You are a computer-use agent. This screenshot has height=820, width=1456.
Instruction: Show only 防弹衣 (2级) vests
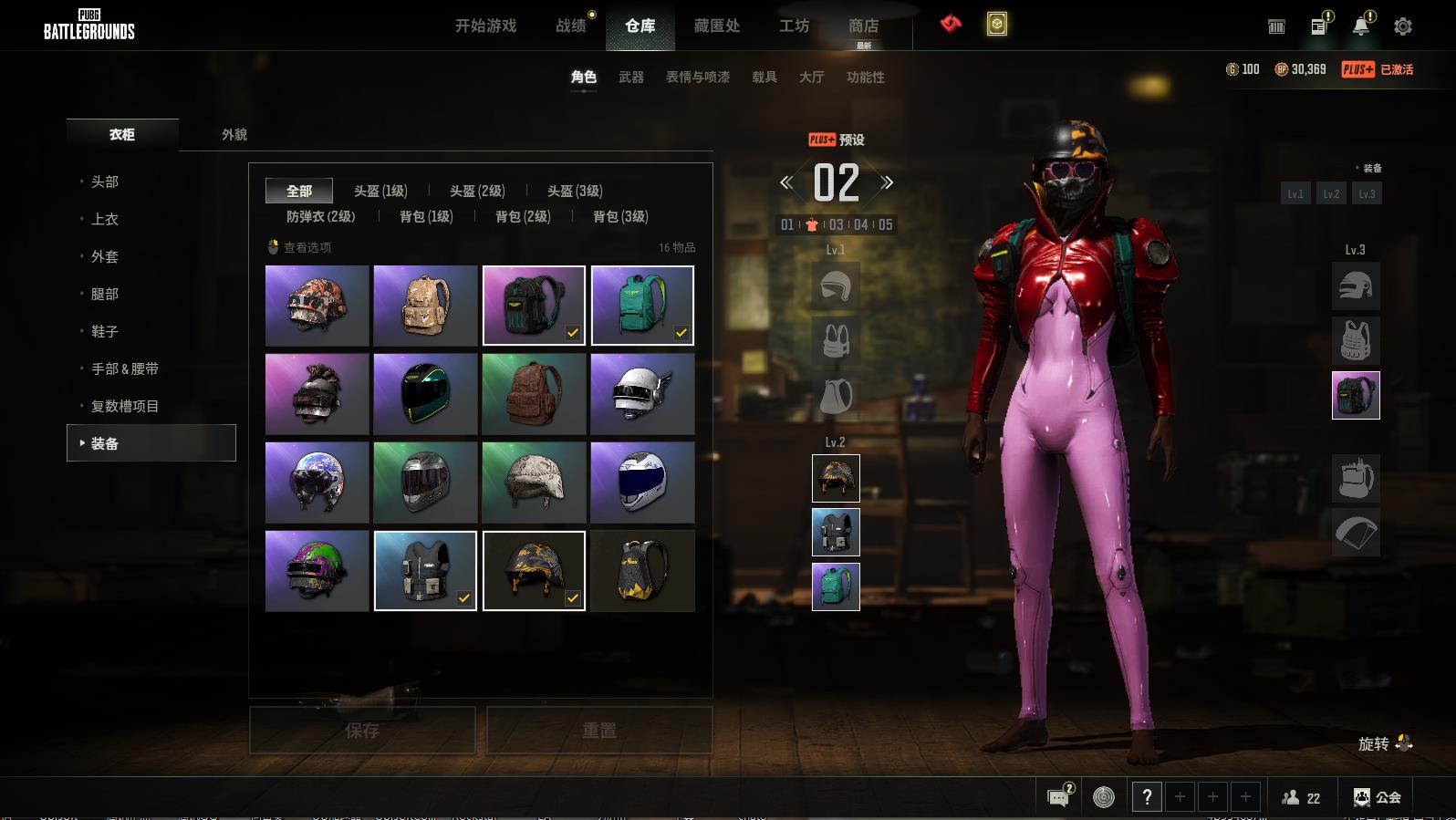[x=321, y=216]
